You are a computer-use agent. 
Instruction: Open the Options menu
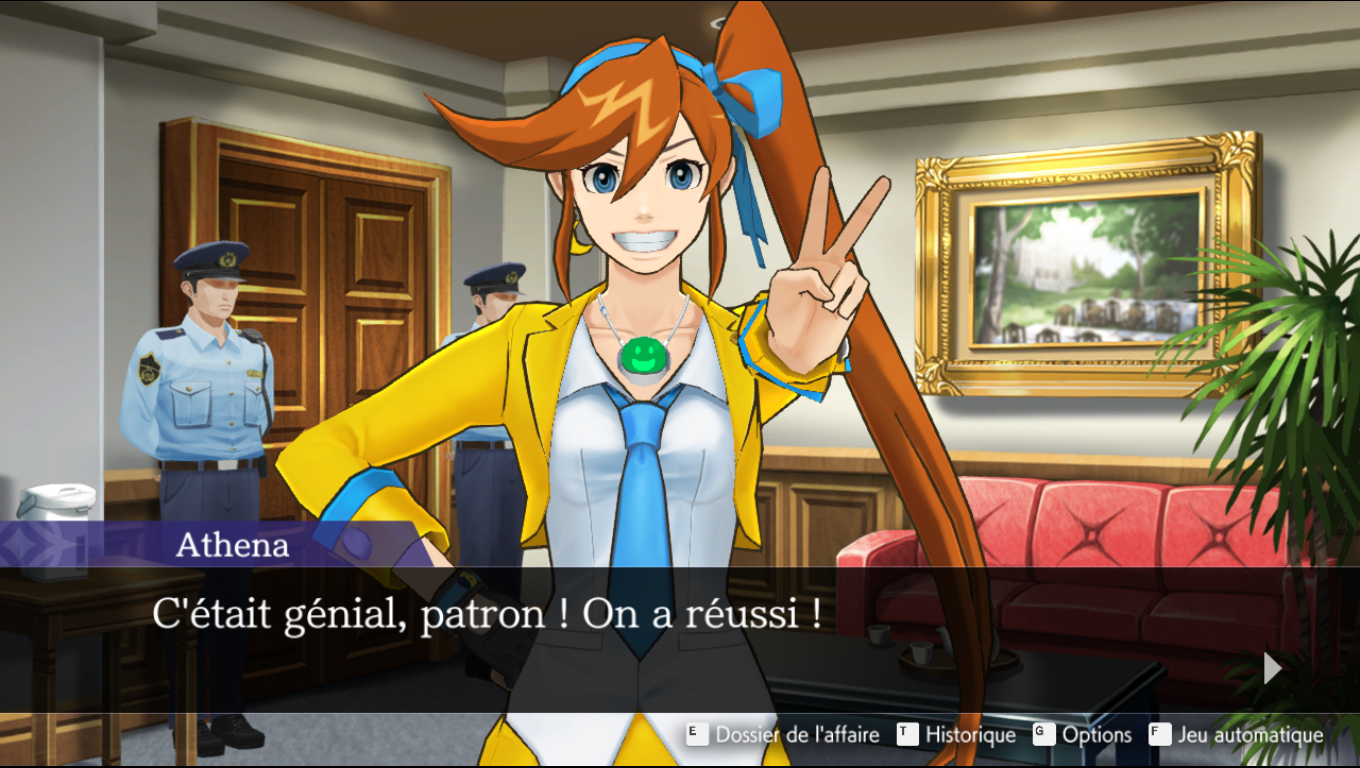(x=1083, y=735)
